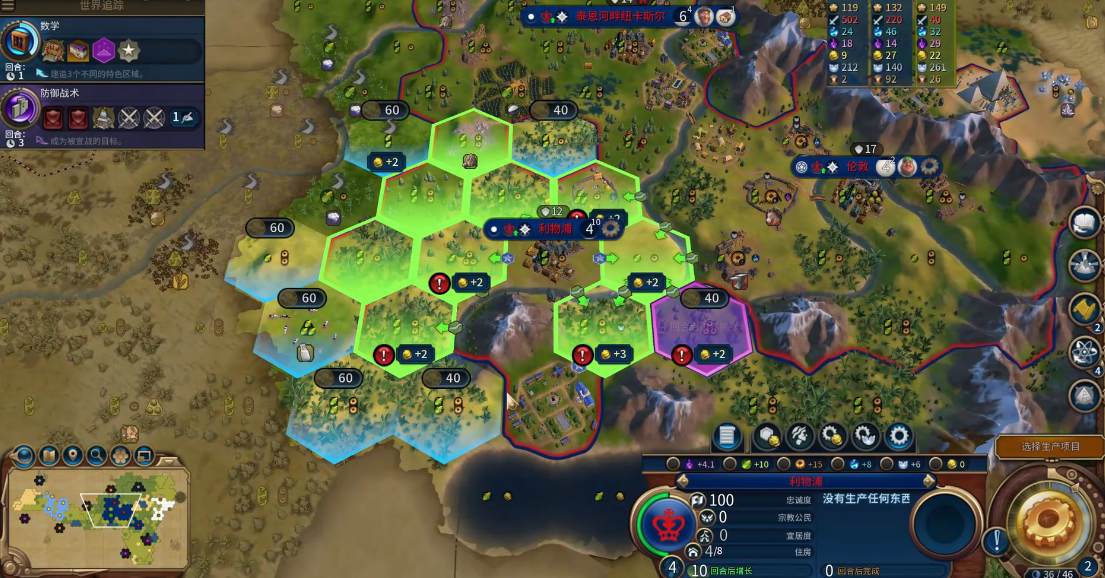
Task: Buy the purple tile for 40 gold
Action: point(704,298)
